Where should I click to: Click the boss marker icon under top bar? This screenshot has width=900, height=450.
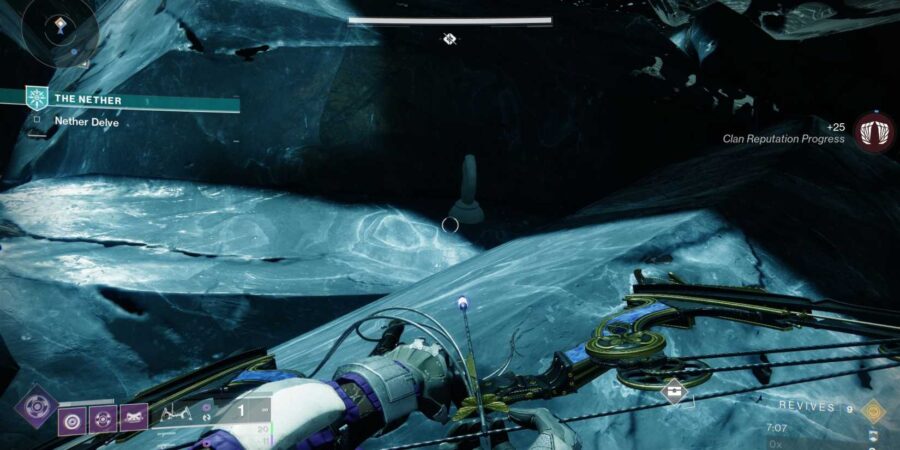click(450, 38)
